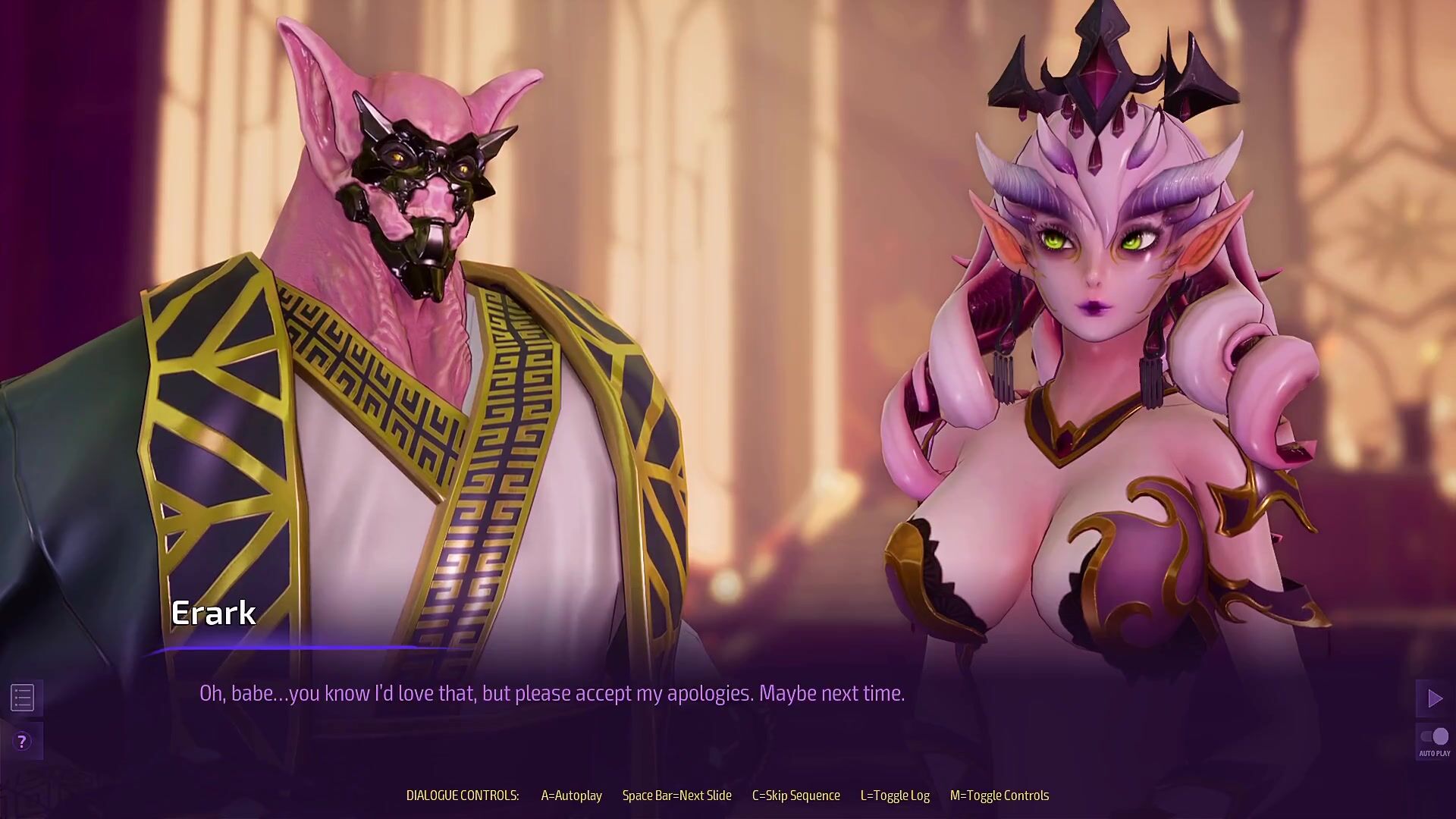1456x819 pixels.
Task: Toggle the Auto Play switch
Action: [x=1434, y=737]
